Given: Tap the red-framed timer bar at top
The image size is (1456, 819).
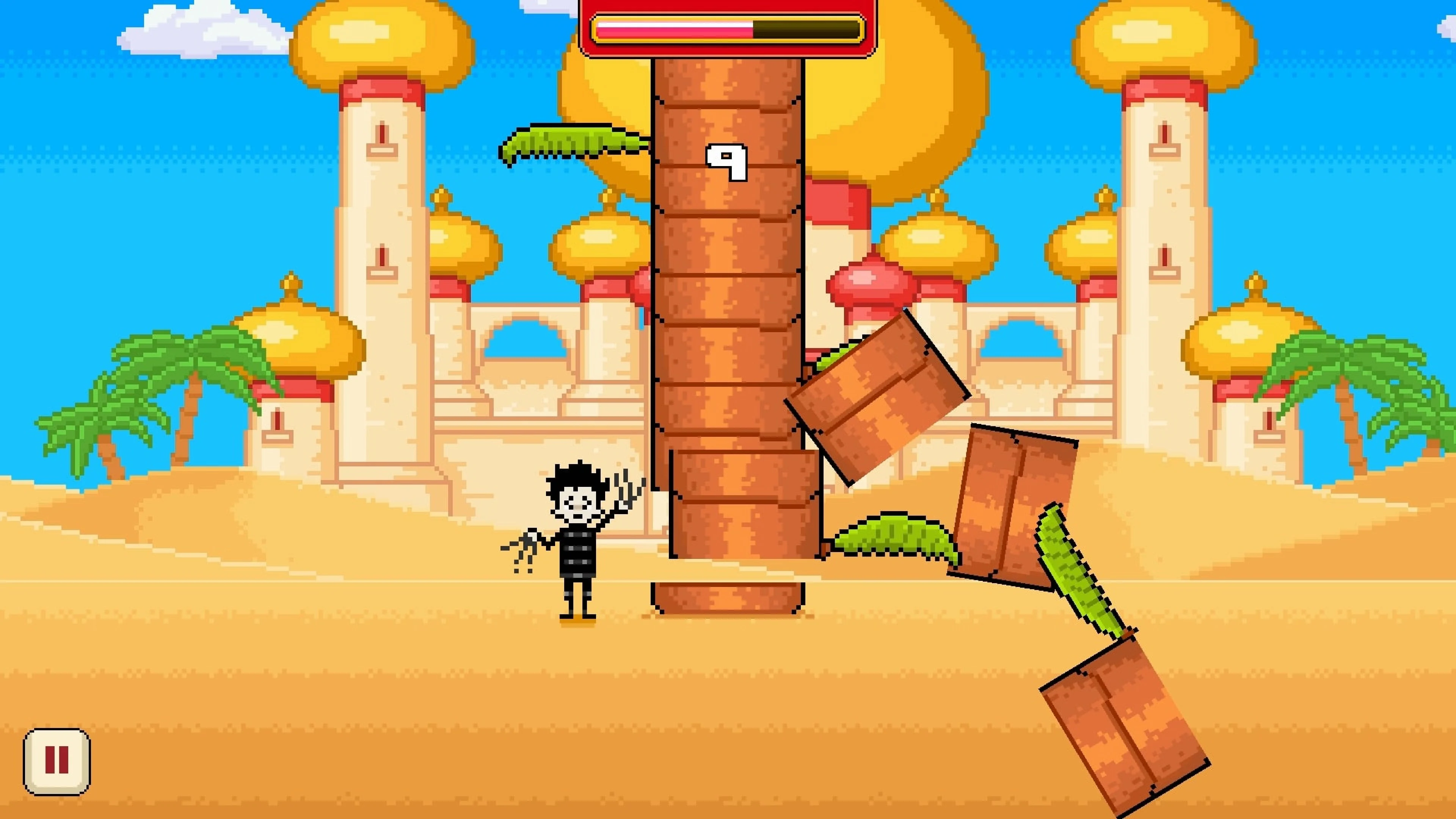Looking at the screenshot, I should [726, 28].
